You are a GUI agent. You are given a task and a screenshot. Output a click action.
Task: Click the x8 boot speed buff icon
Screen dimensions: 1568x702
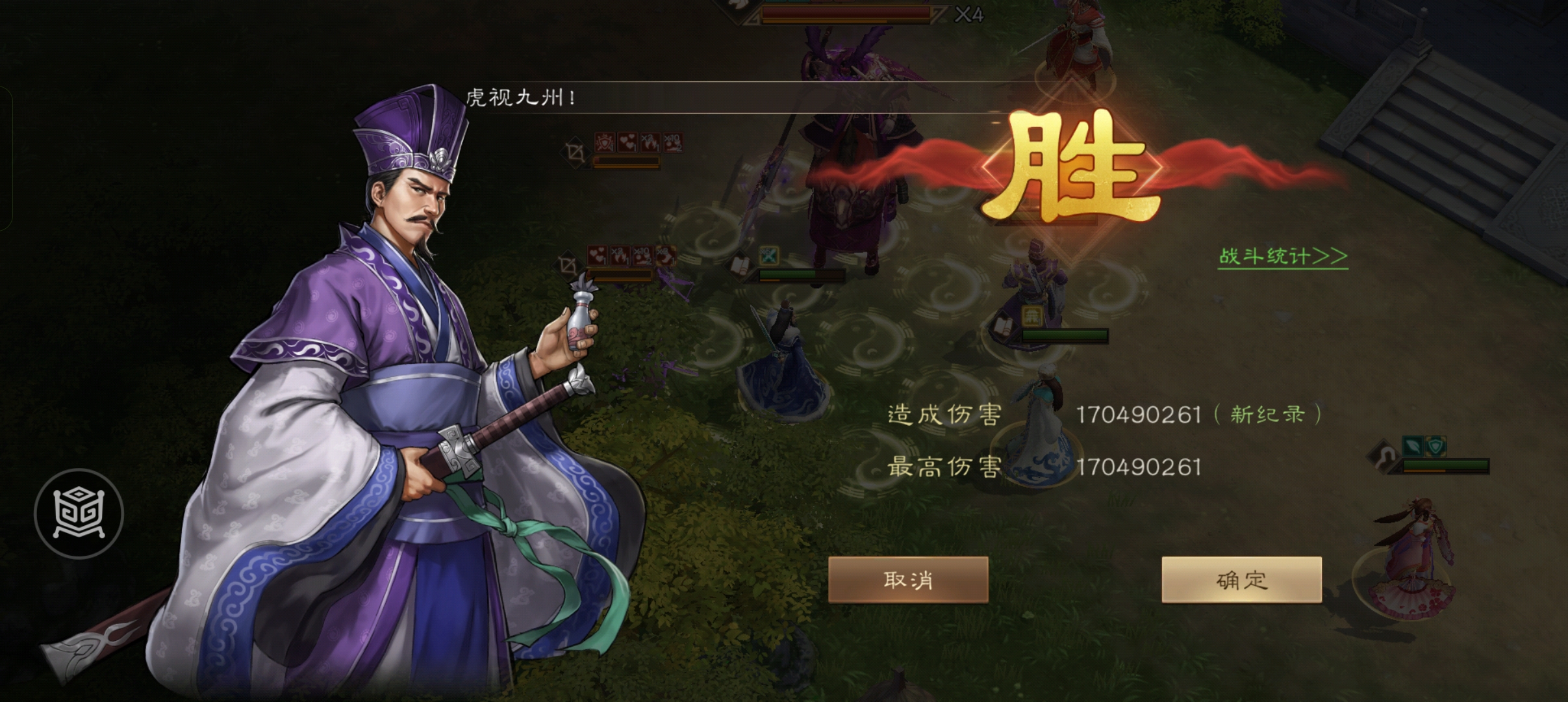click(x=666, y=256)
